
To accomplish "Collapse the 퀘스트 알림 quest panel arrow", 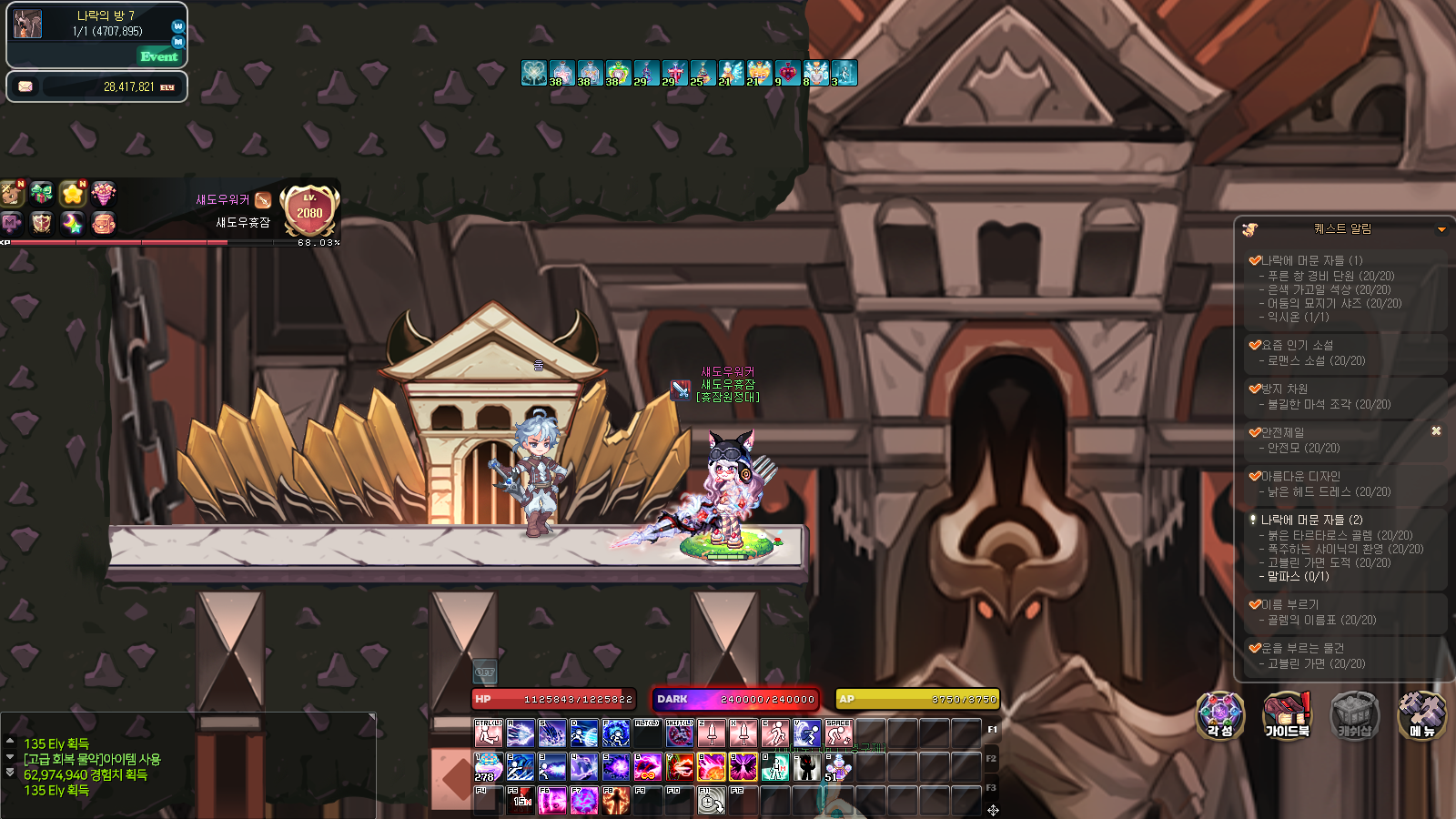I will pos(1441,229).
